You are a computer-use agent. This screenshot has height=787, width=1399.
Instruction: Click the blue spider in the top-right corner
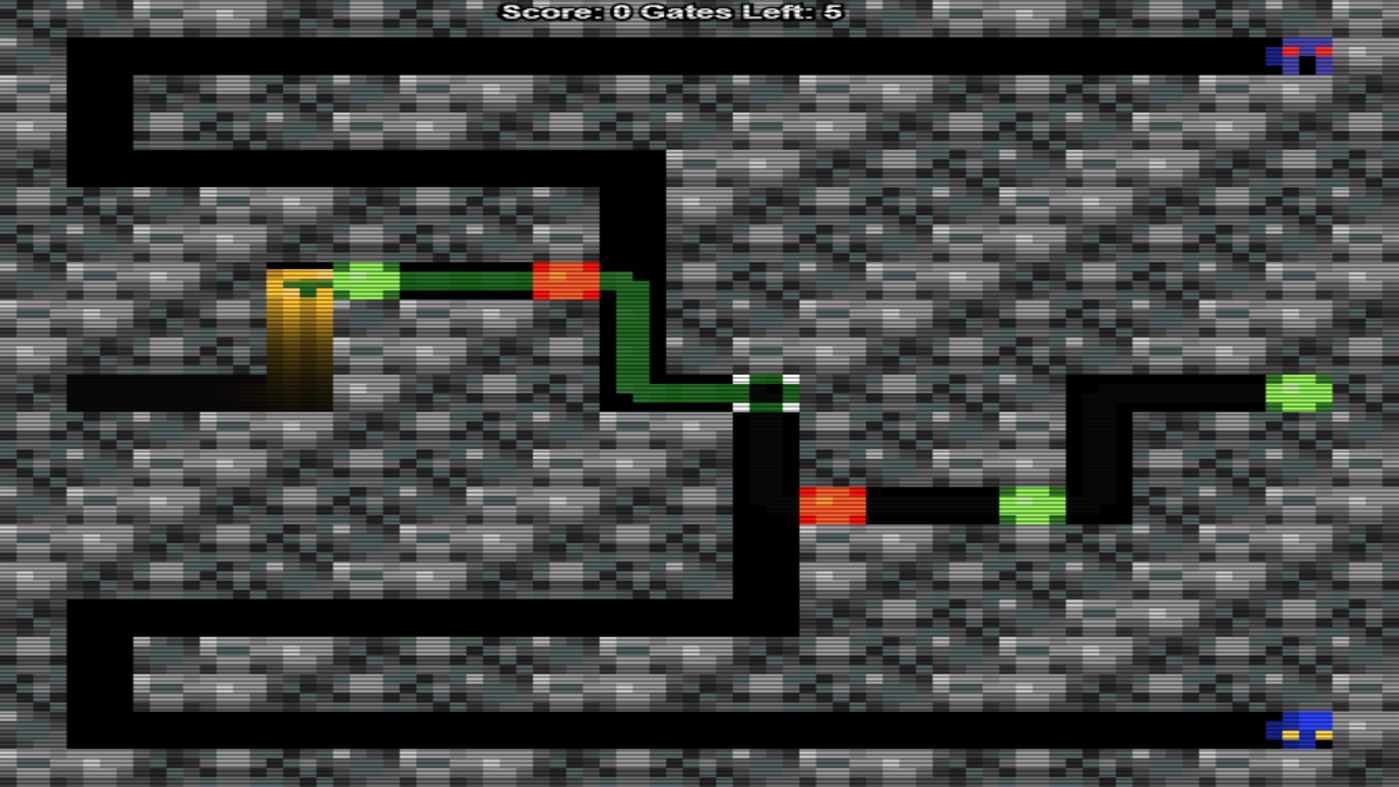click(1300, 57)
